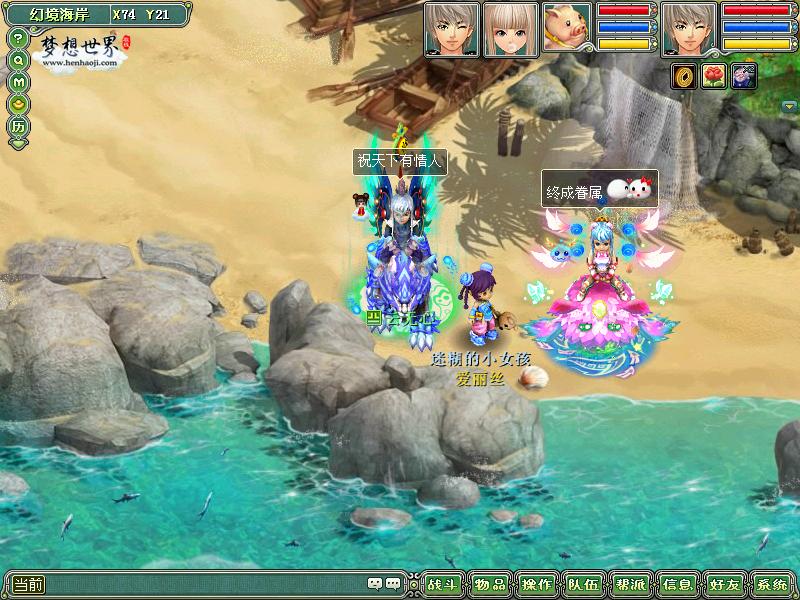Screen dimensions: 800x600
Task: Open the 物品 (items) bag
Action: pyautogui.click(x=490, y=584)
